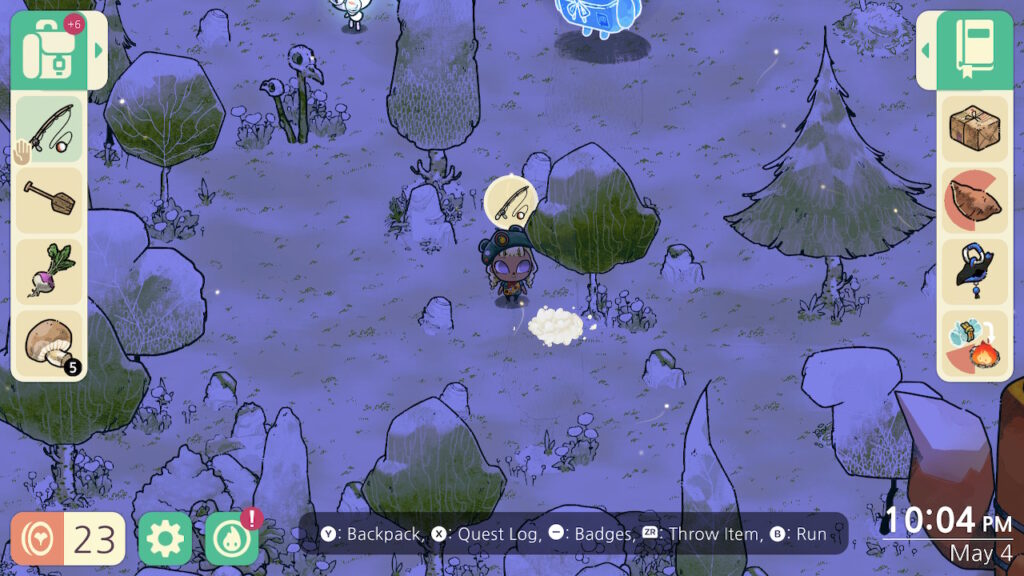Choose the turnip radish item slot

49,271
